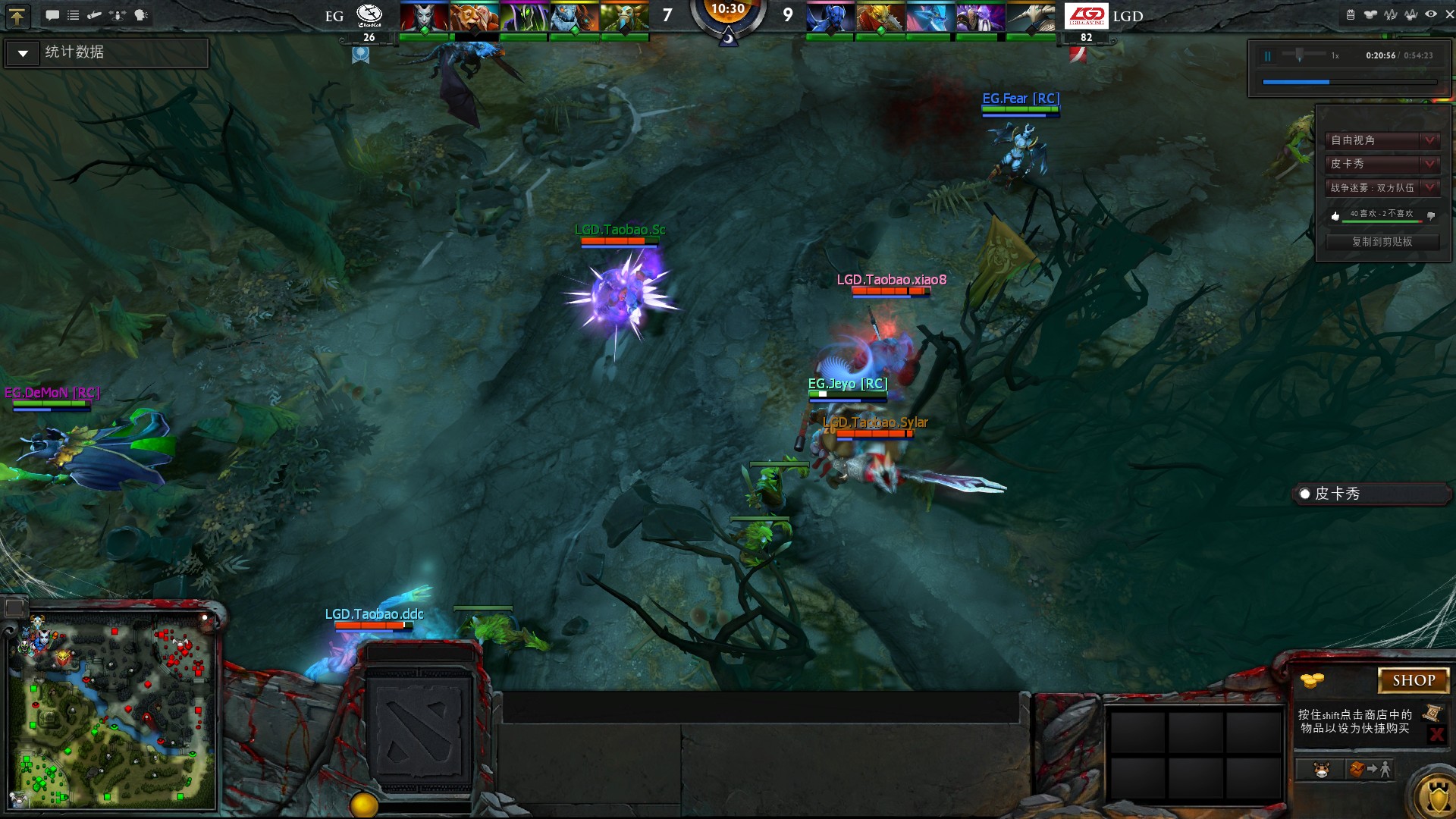The image size is (1456, 819).
Task: Select the player movement tracking icon
Action: [116, 14]
